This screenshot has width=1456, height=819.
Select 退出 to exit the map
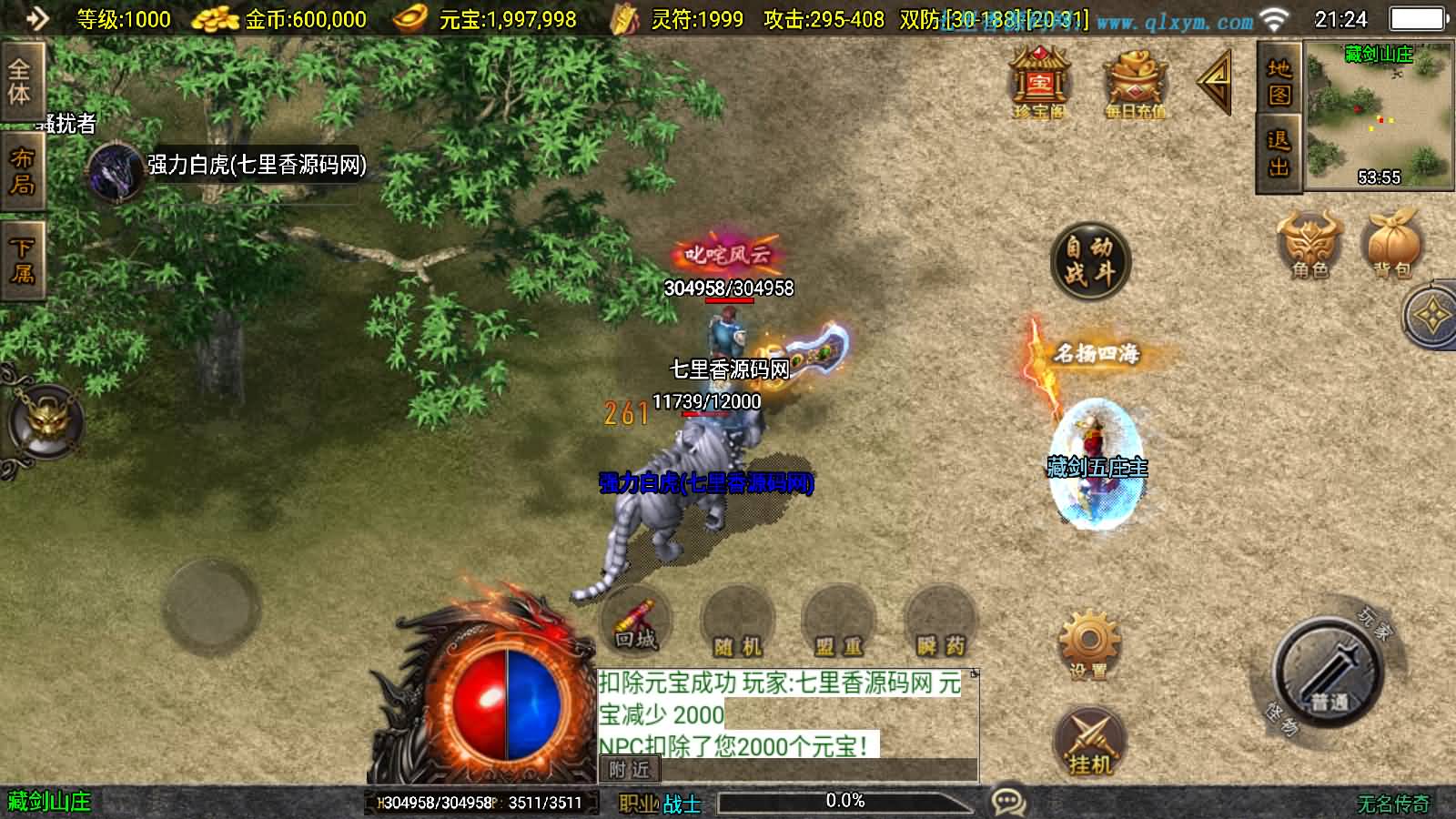[1278, 155]
